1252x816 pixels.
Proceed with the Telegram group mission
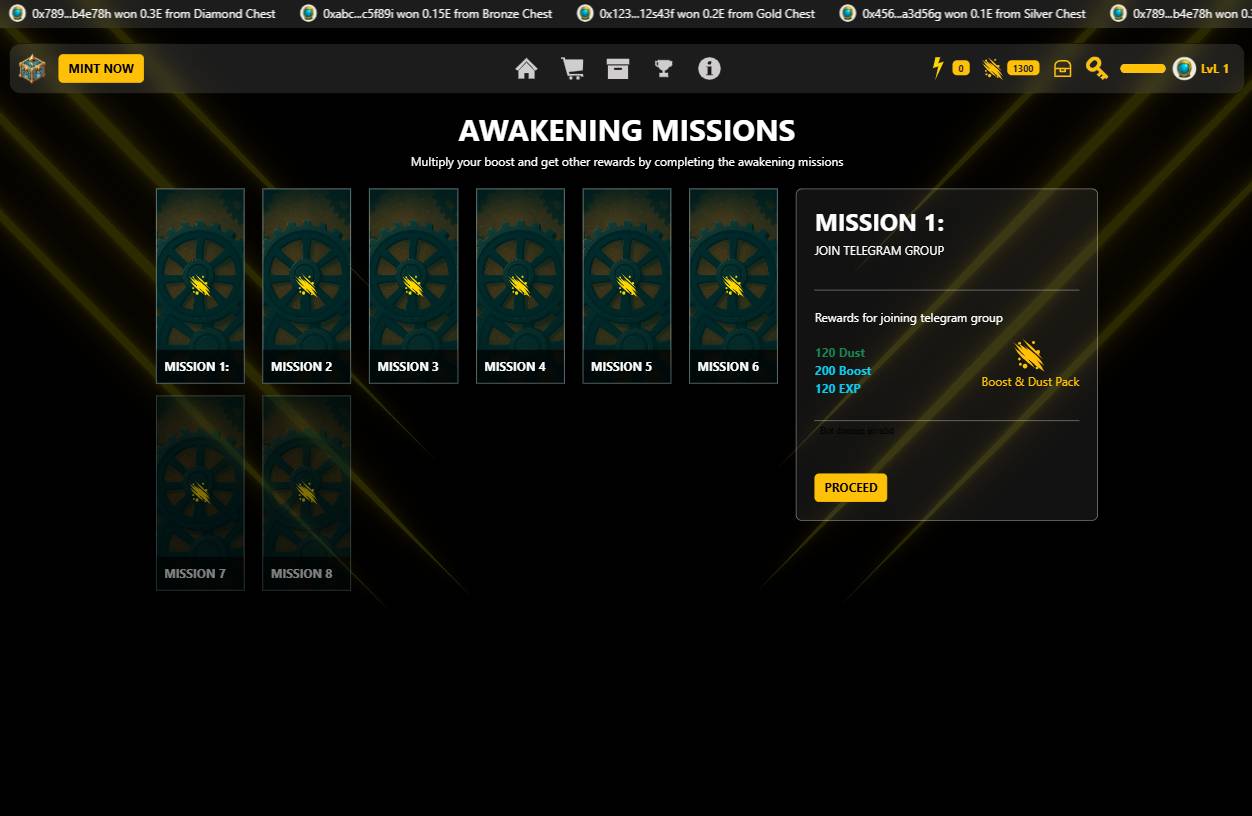[850, 487]
